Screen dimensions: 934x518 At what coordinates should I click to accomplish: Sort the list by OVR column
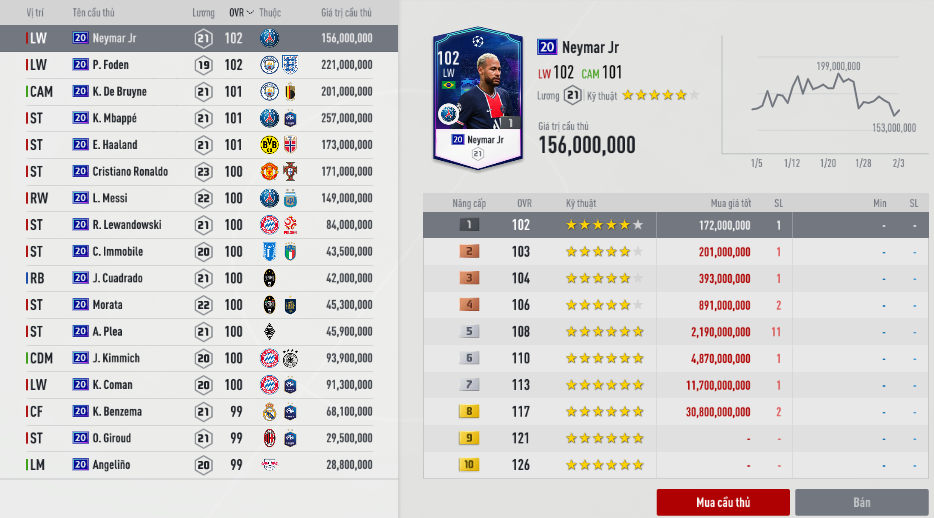tap(240, 13)
